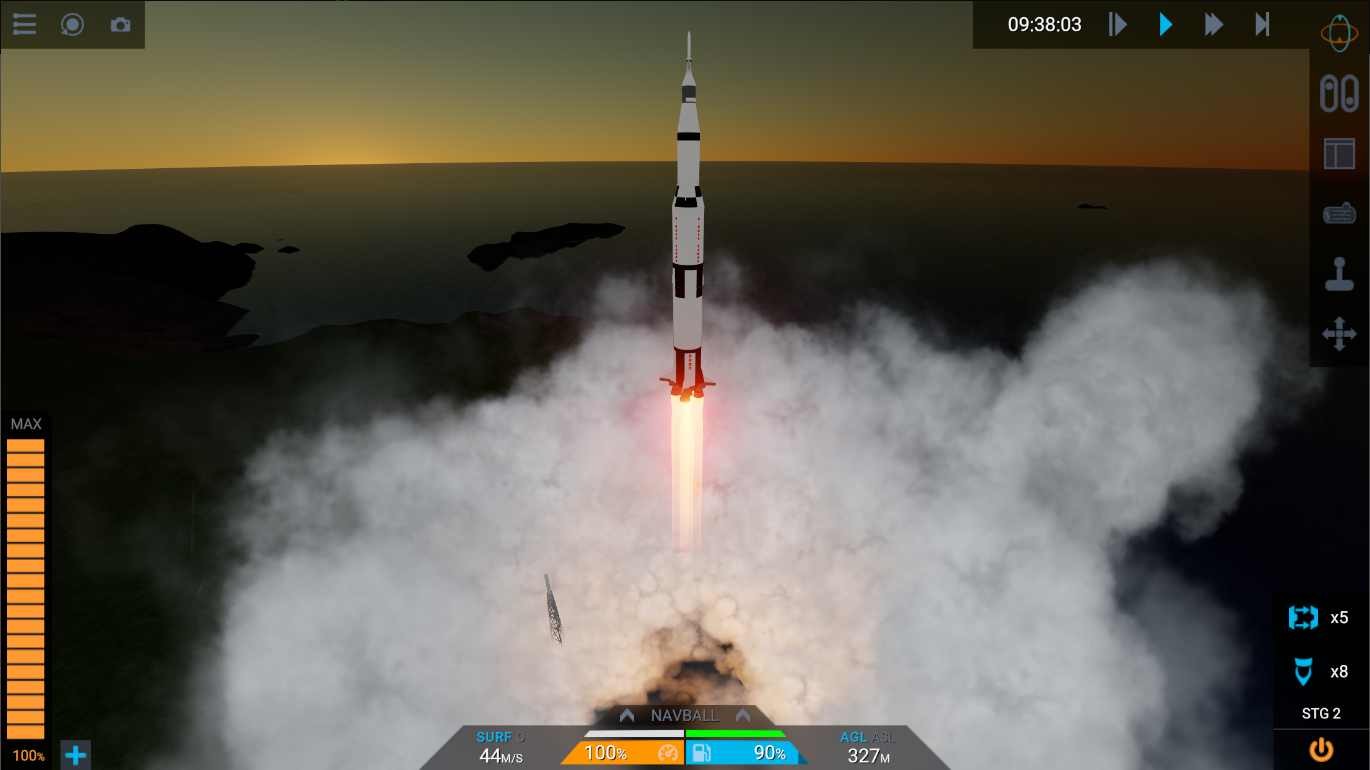1370x770 pixels.
Task: Click the left chevron beside NAVBALL
Action: [628, 715]
